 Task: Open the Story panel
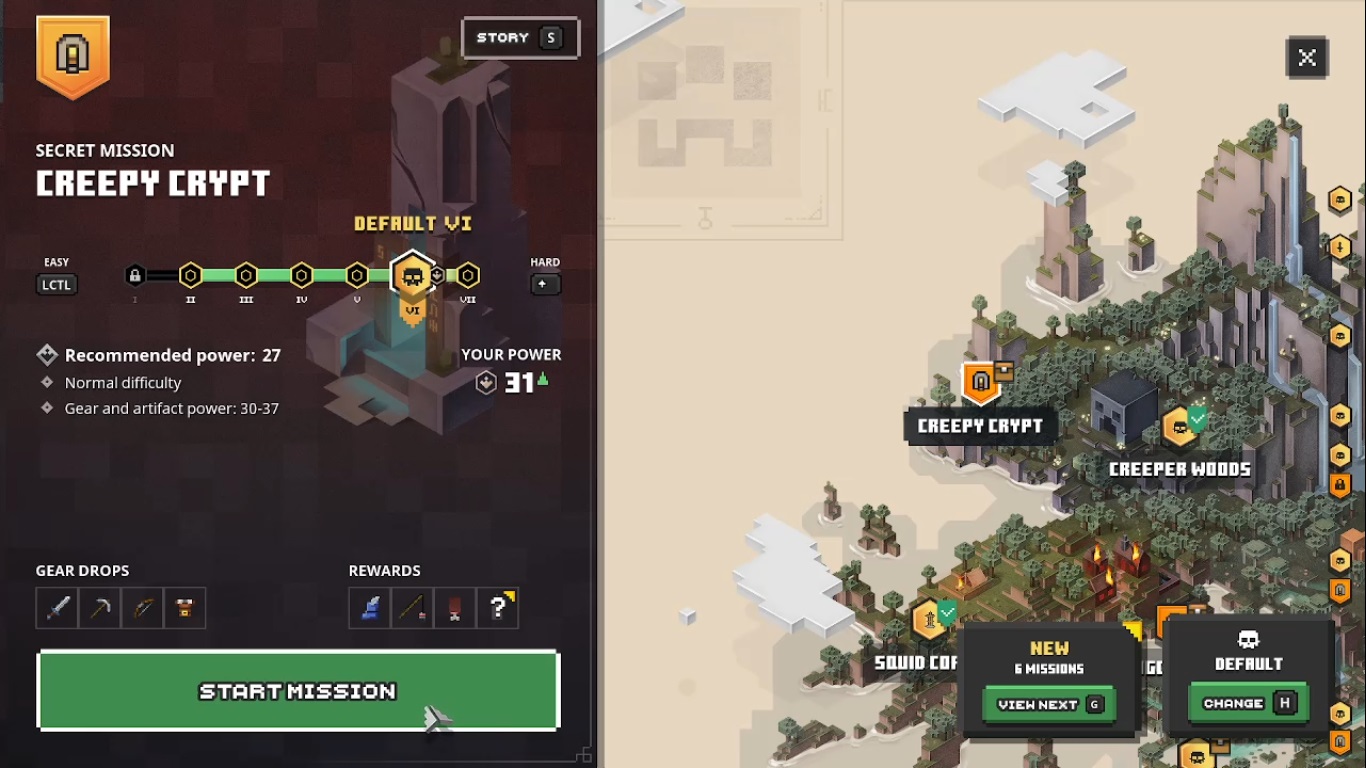coord(520,38)
